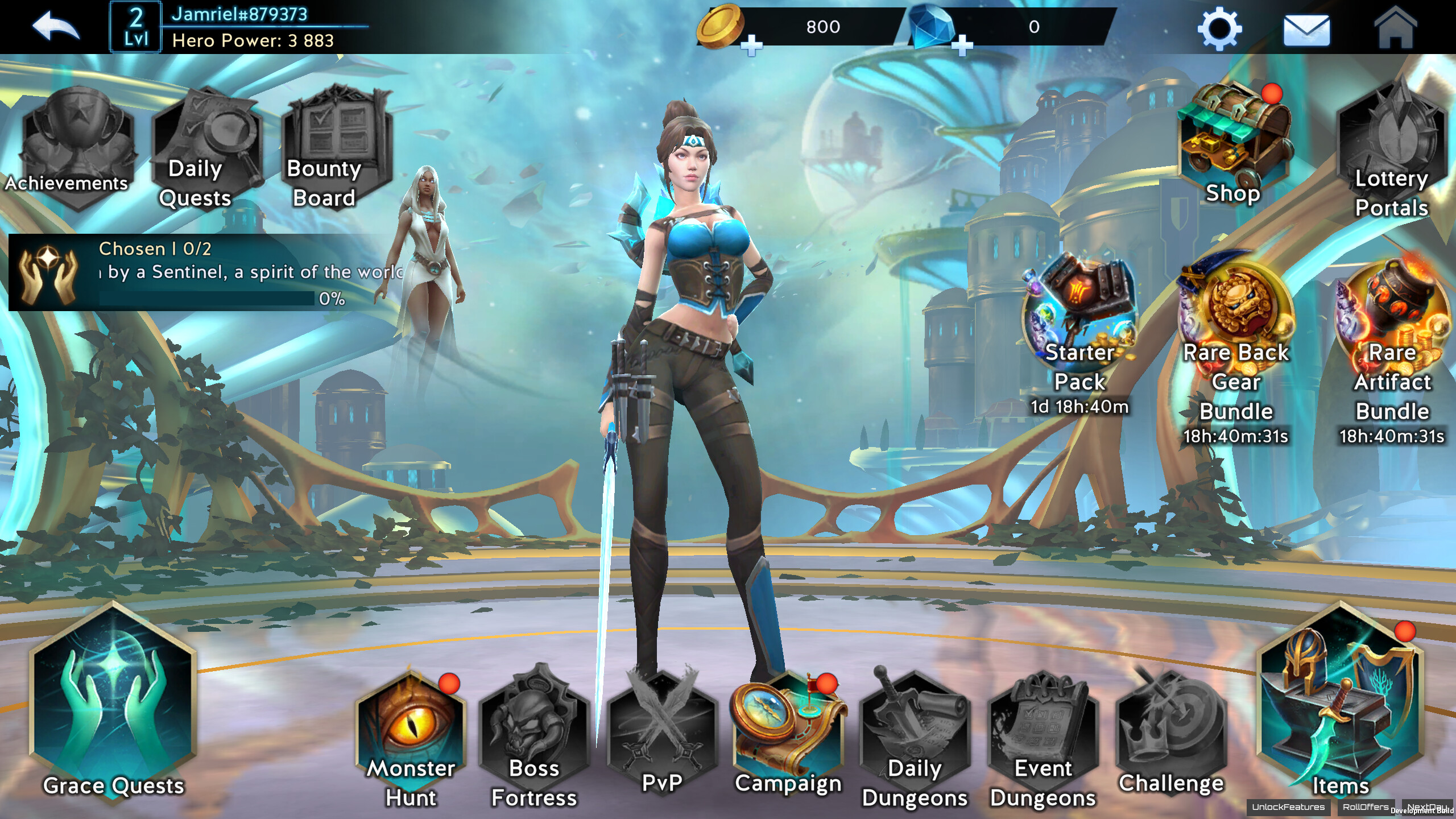Enter the Shop
This screenshot has width=1456, height=819.
[x=1233, y=145]
